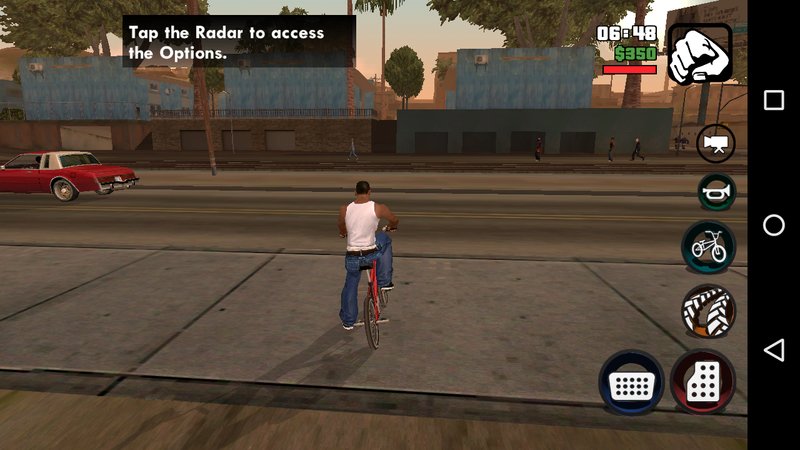
Task: Sound the horn button
Action: 716,190
